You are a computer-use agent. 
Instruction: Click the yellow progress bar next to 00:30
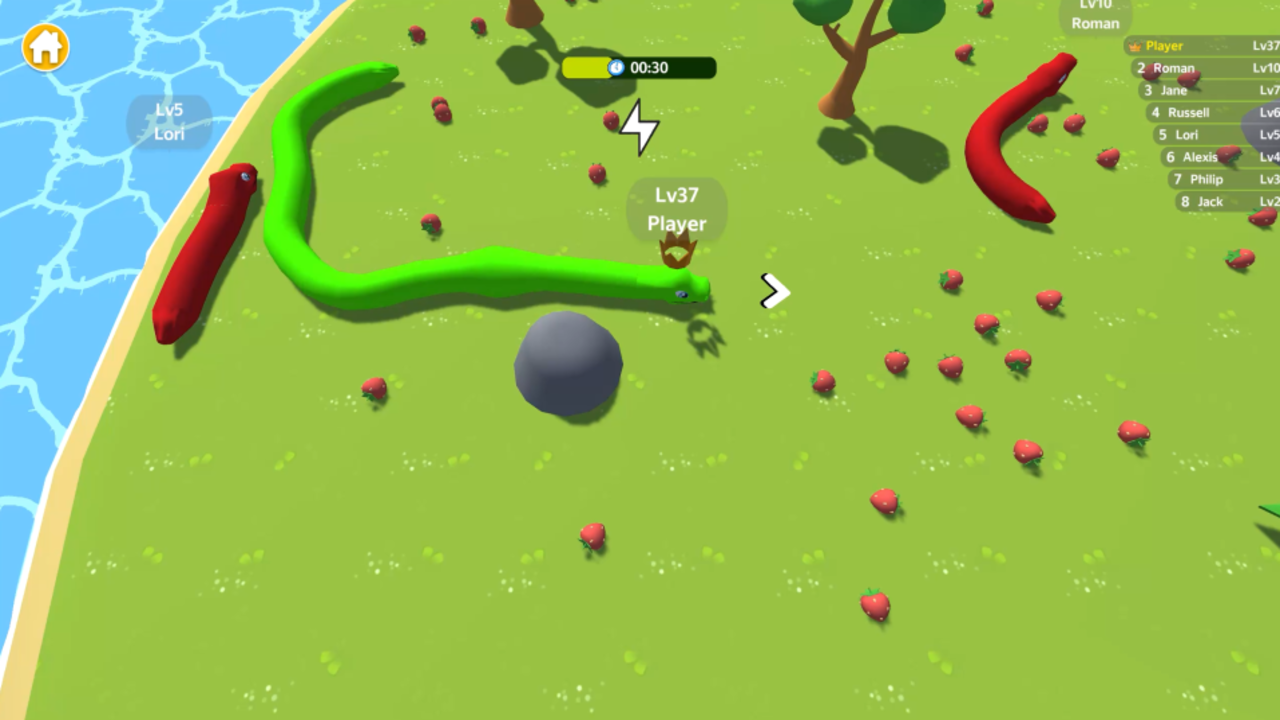588,68
